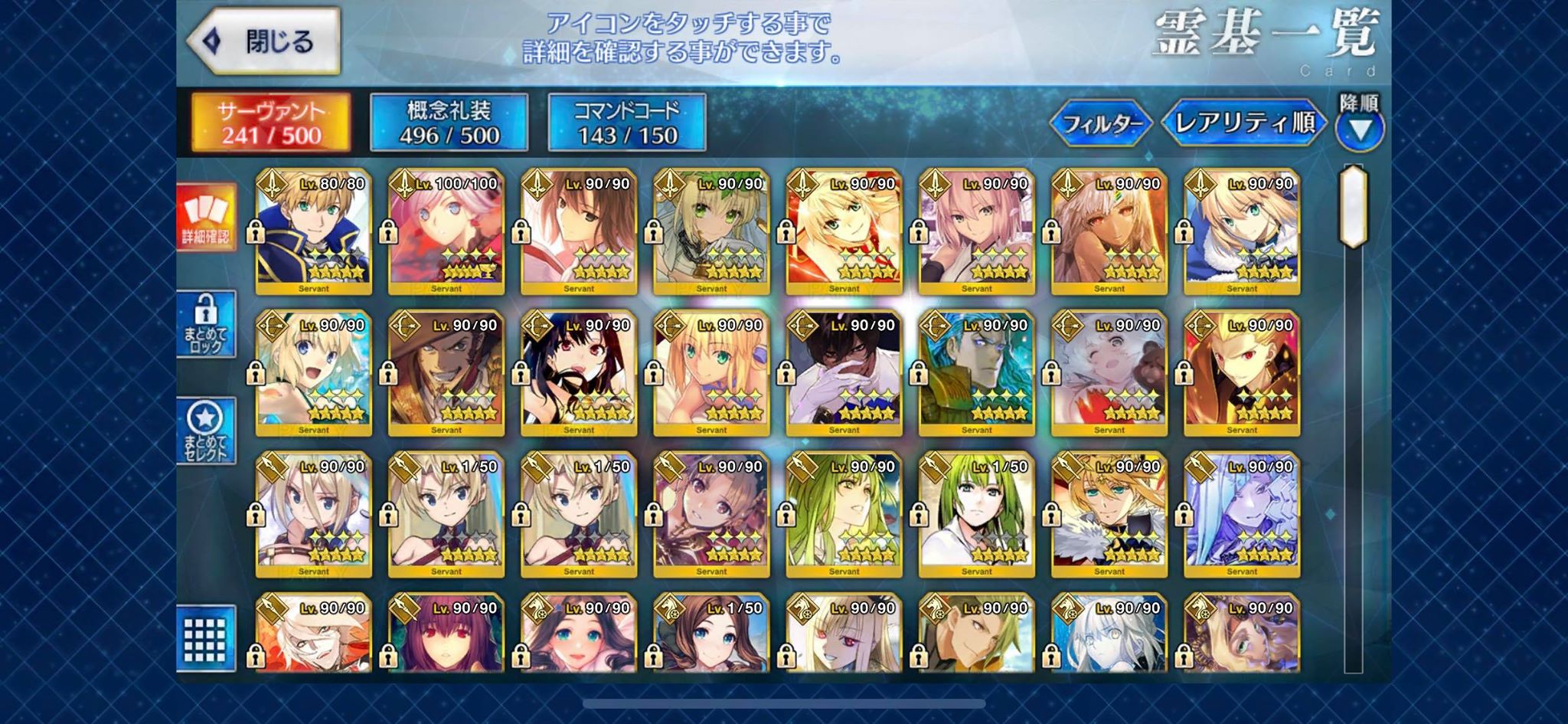Activate まとめてロック bulk lock
Screen dimensions: 1568x724
pos(206,324)
